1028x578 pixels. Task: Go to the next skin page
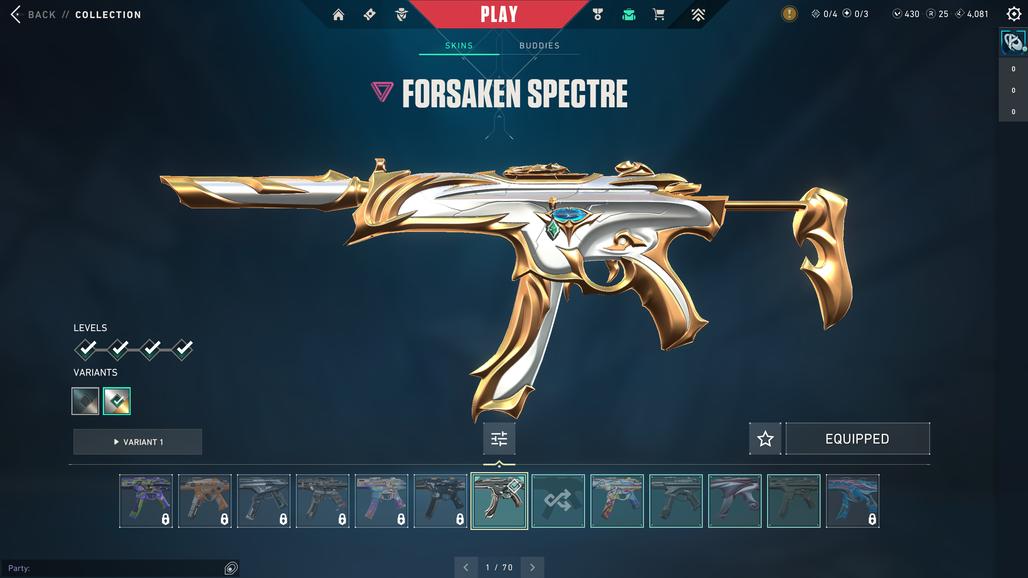click(532, 568)
